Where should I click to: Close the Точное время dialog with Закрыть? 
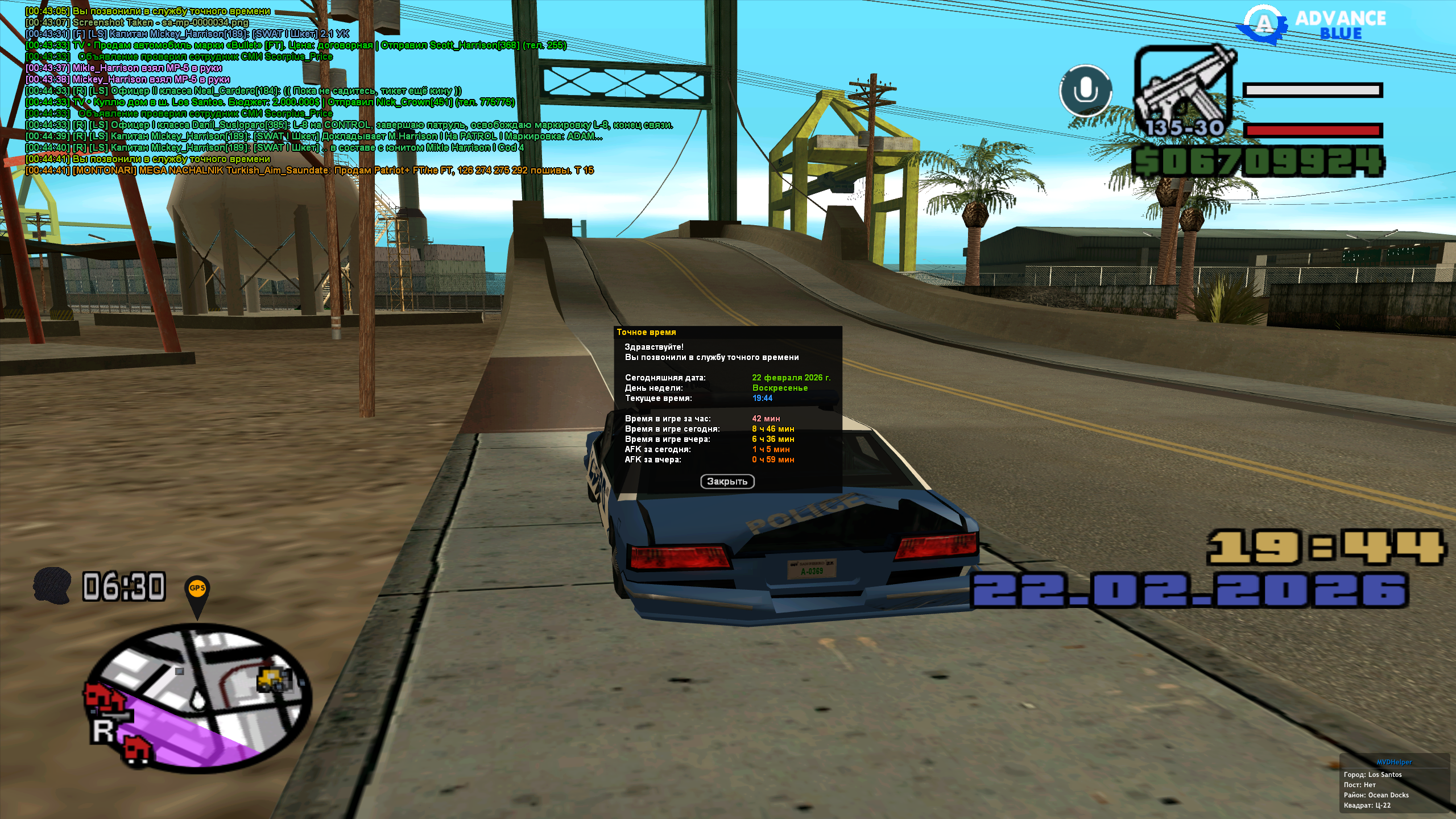click(x=727, y=482)
